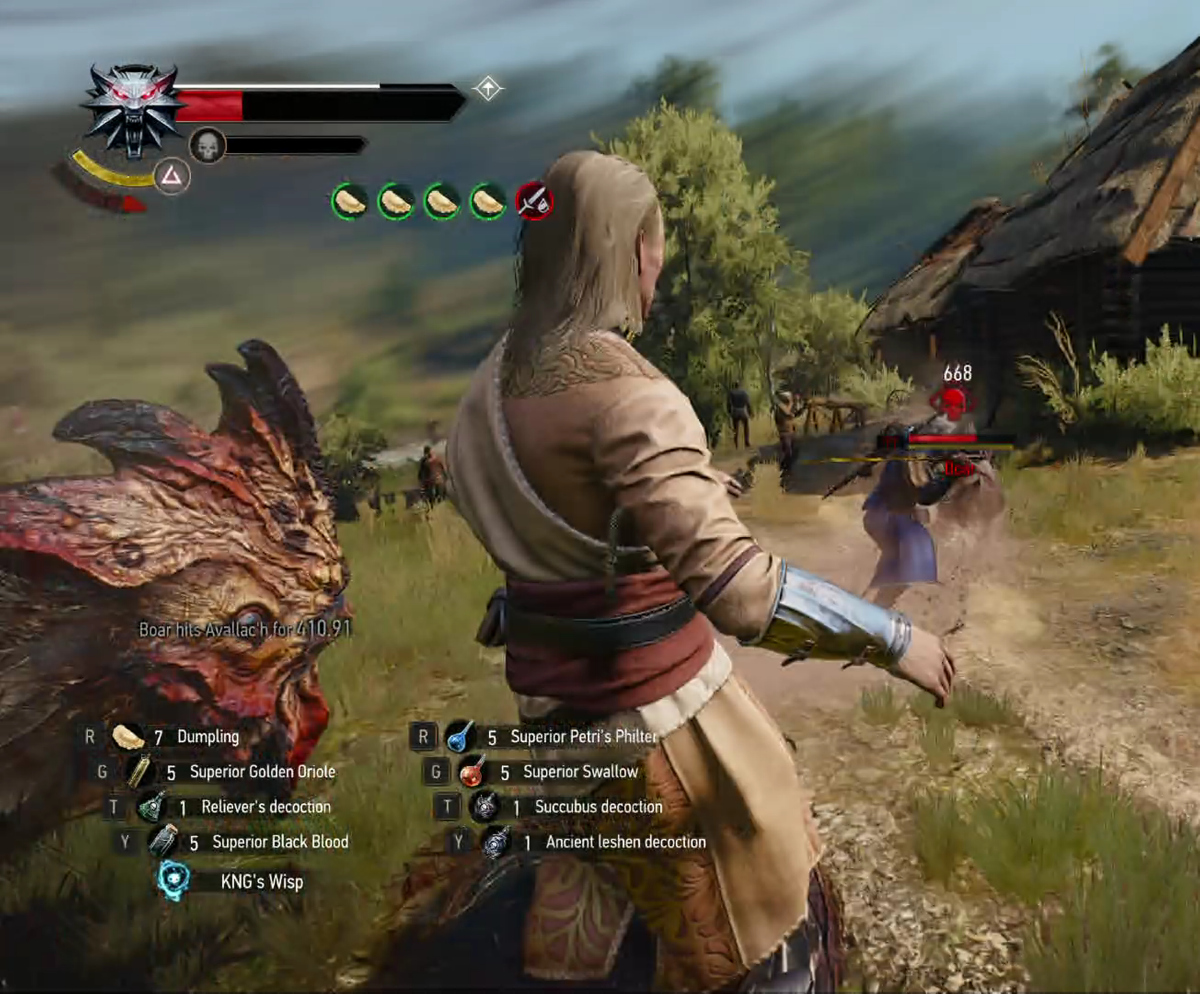Image resolution: width=1200 pixels, height=994 pixels.
Task: Select the Succubus decoction slot
Action: 484,807
